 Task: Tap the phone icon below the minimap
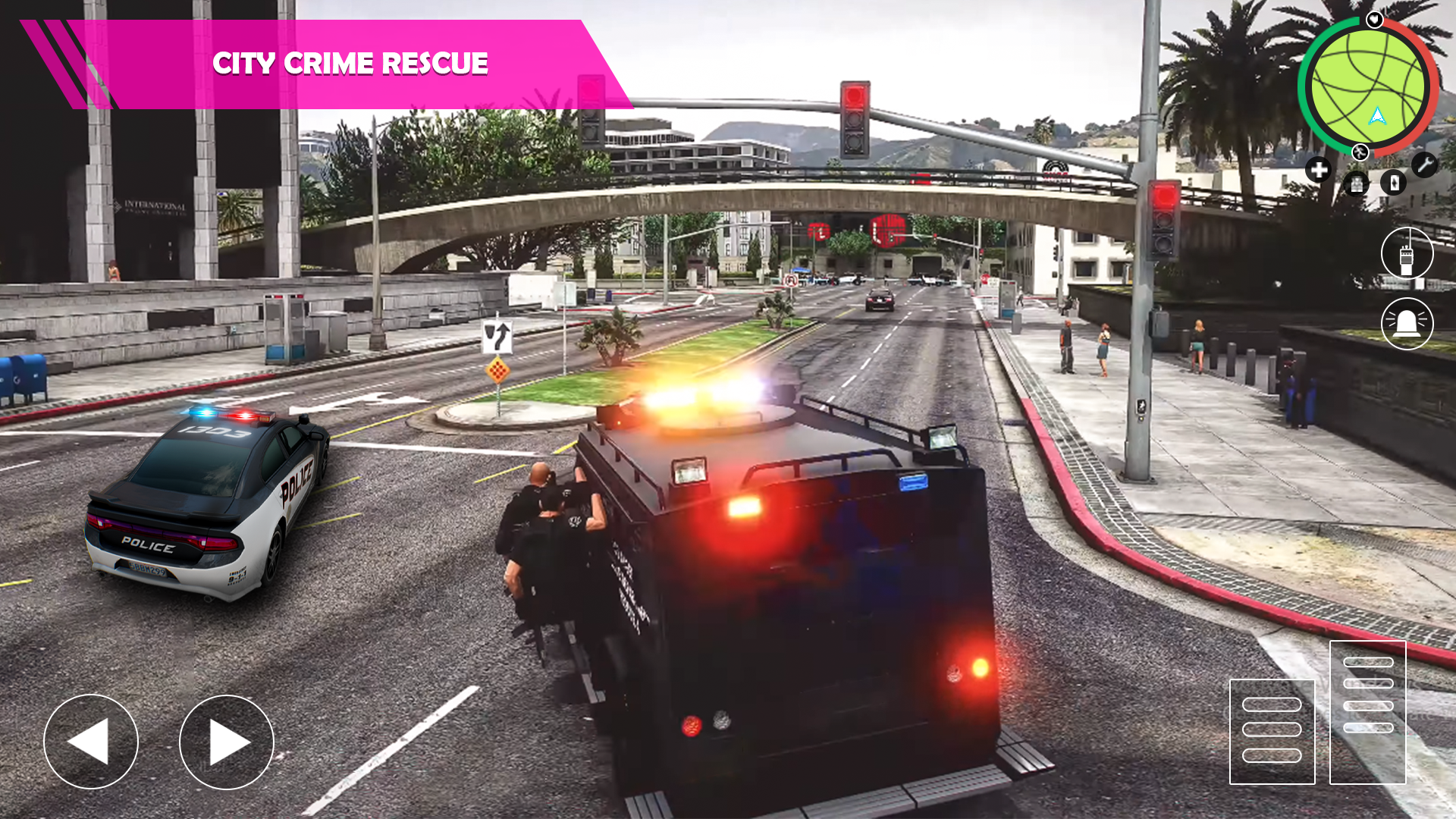click(1393, 183)
